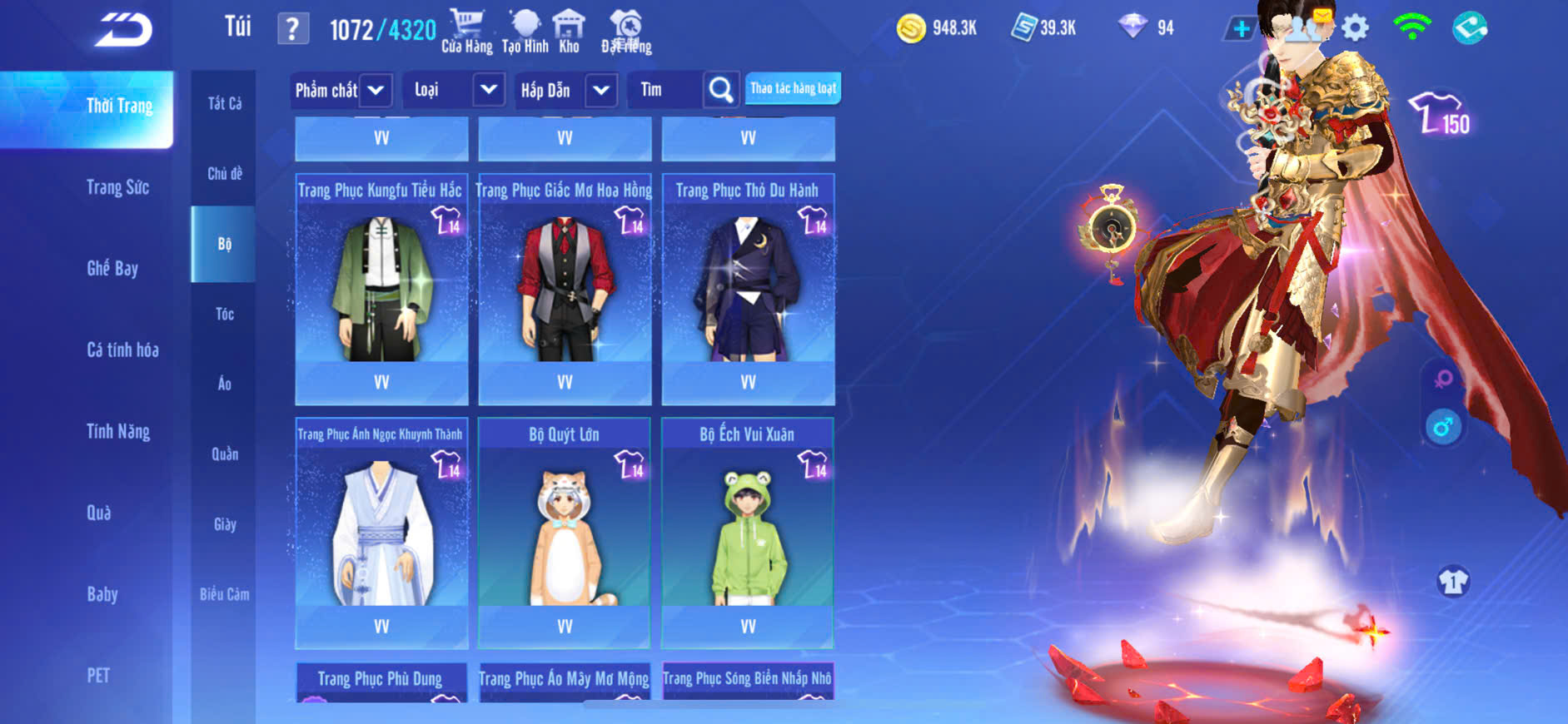Viewport: 1568px width, 724px height.
Task: Select Trang Phục Kungfu Tiểu Hắc outfit
Action: tap(381, 287)
